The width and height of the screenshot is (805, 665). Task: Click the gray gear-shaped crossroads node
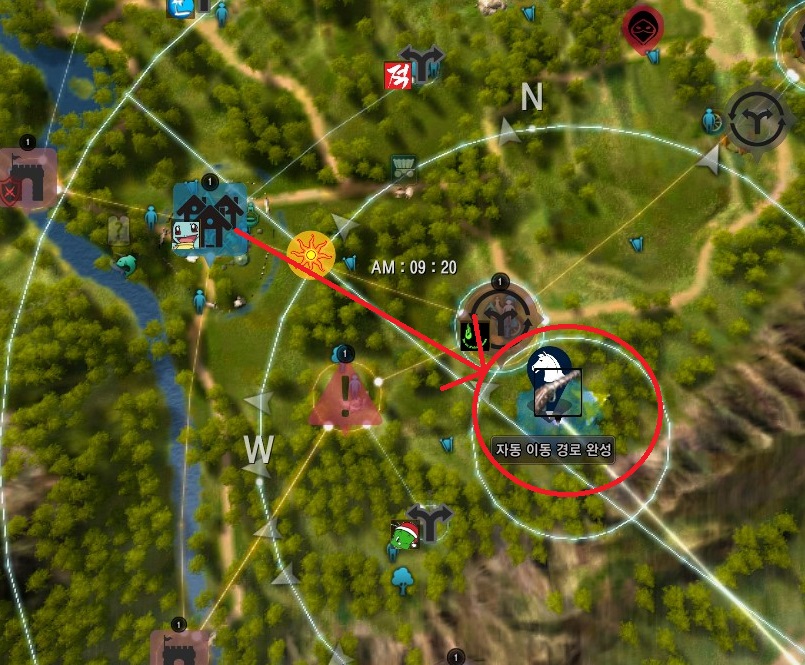tap(761, 120)
